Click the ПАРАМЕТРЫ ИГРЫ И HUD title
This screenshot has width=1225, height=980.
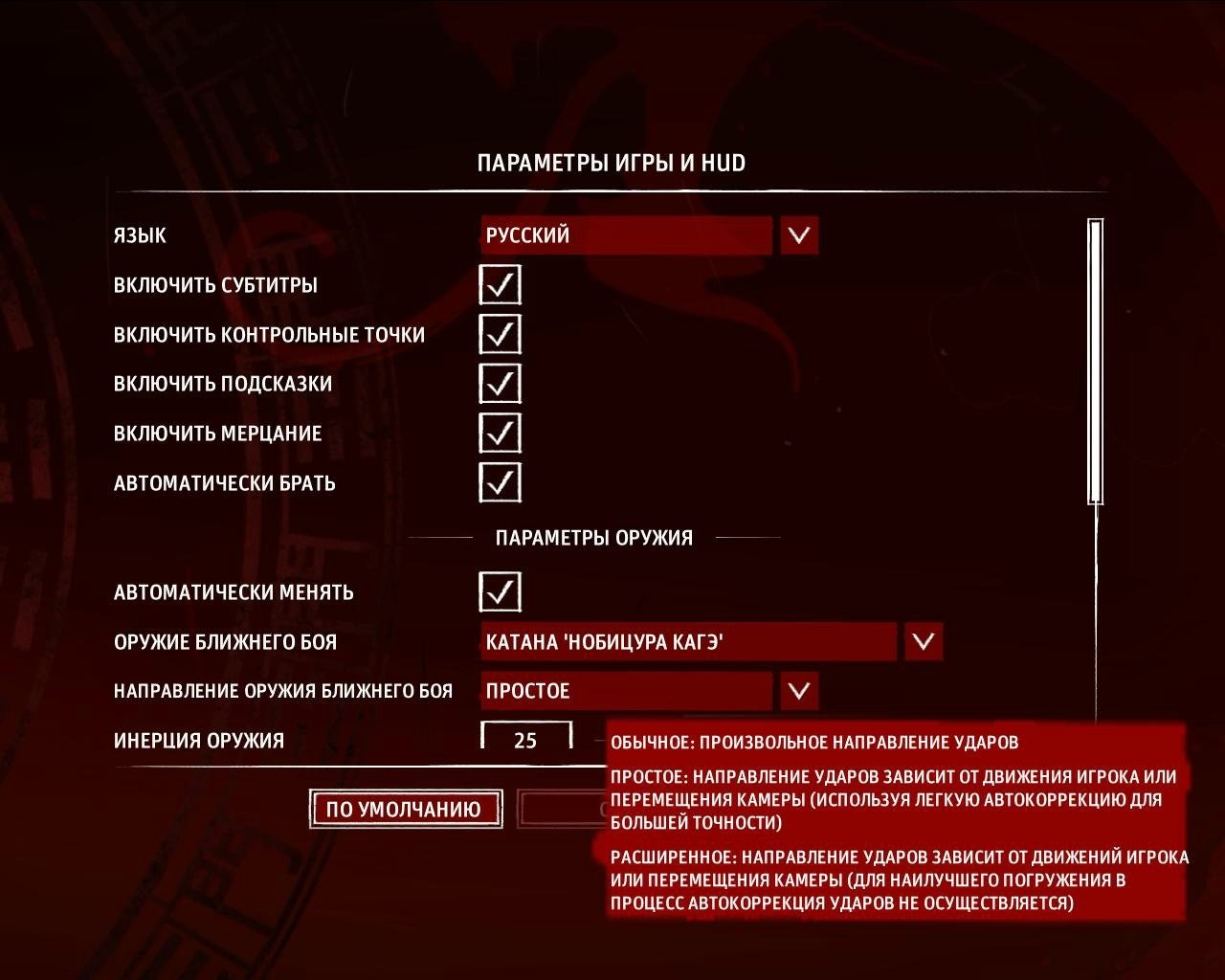pyautogui.click(x=612, y=161)
